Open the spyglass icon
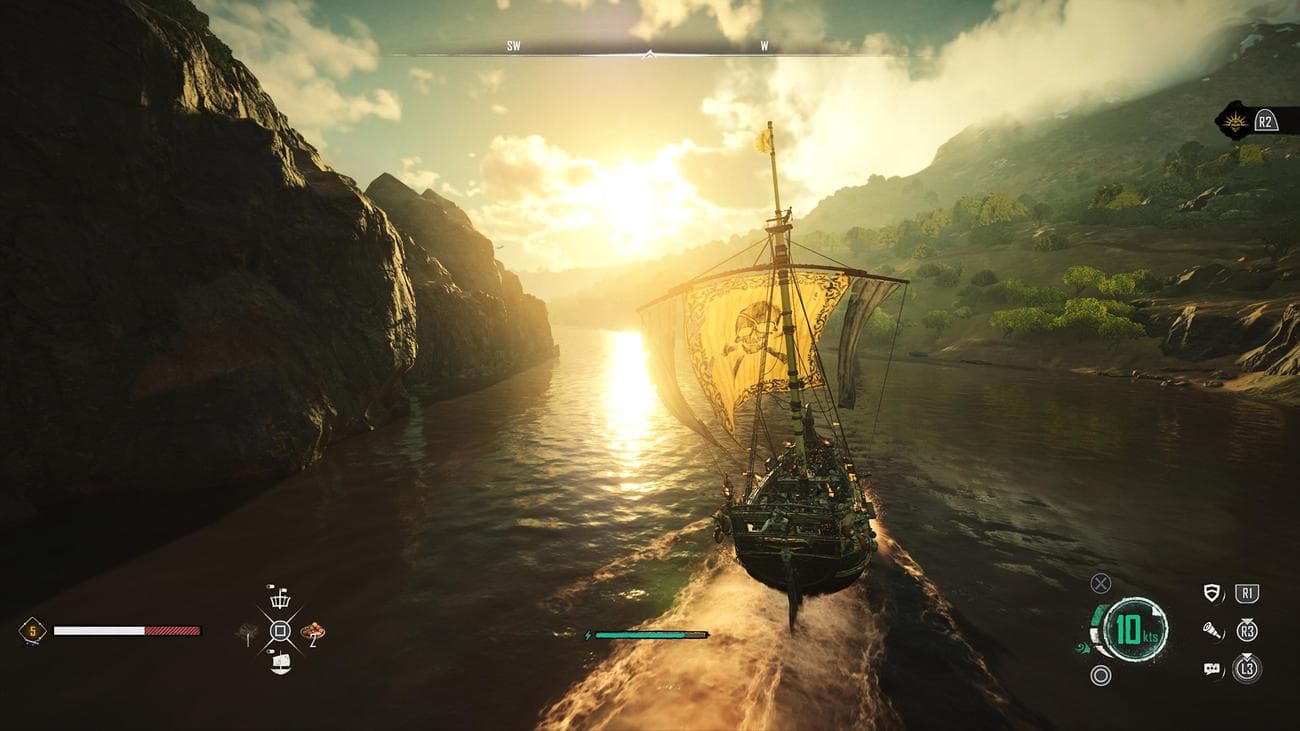Screen dimensions: 1300x731 1213,631
